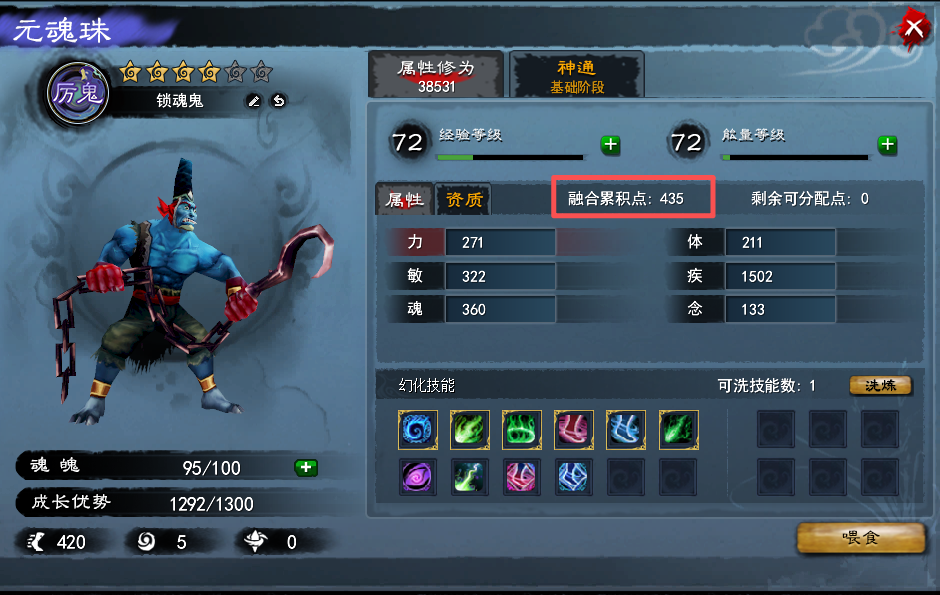Close the 元魂珠 window

coord(914,27)
